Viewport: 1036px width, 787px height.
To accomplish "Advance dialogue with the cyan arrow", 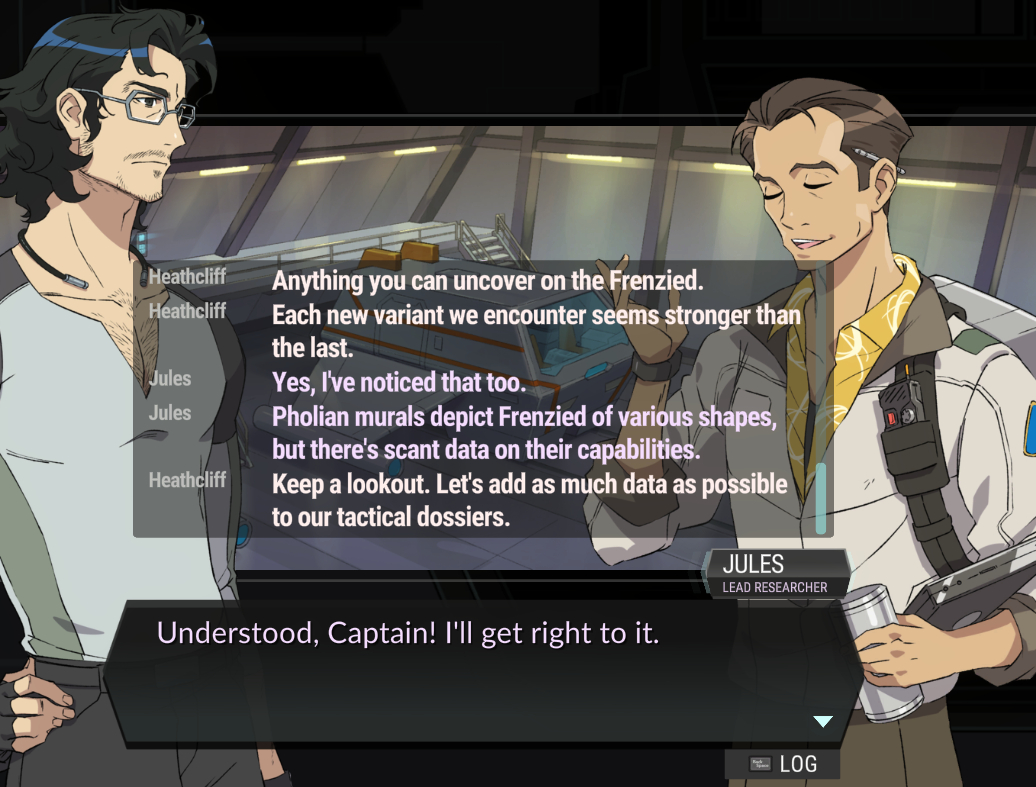I will click(822, 721).
